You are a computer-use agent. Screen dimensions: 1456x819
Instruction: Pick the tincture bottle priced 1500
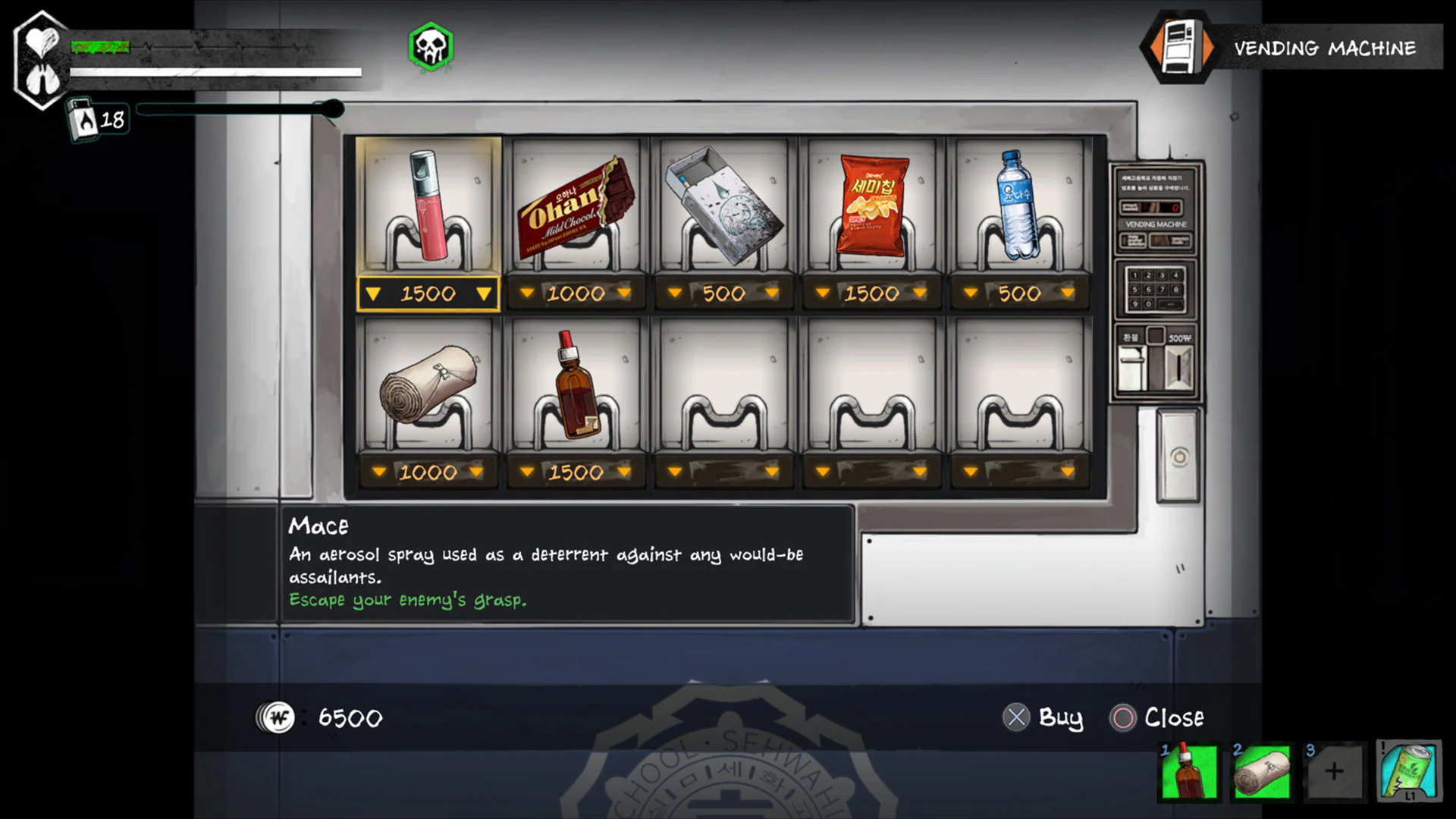(576, 387)
